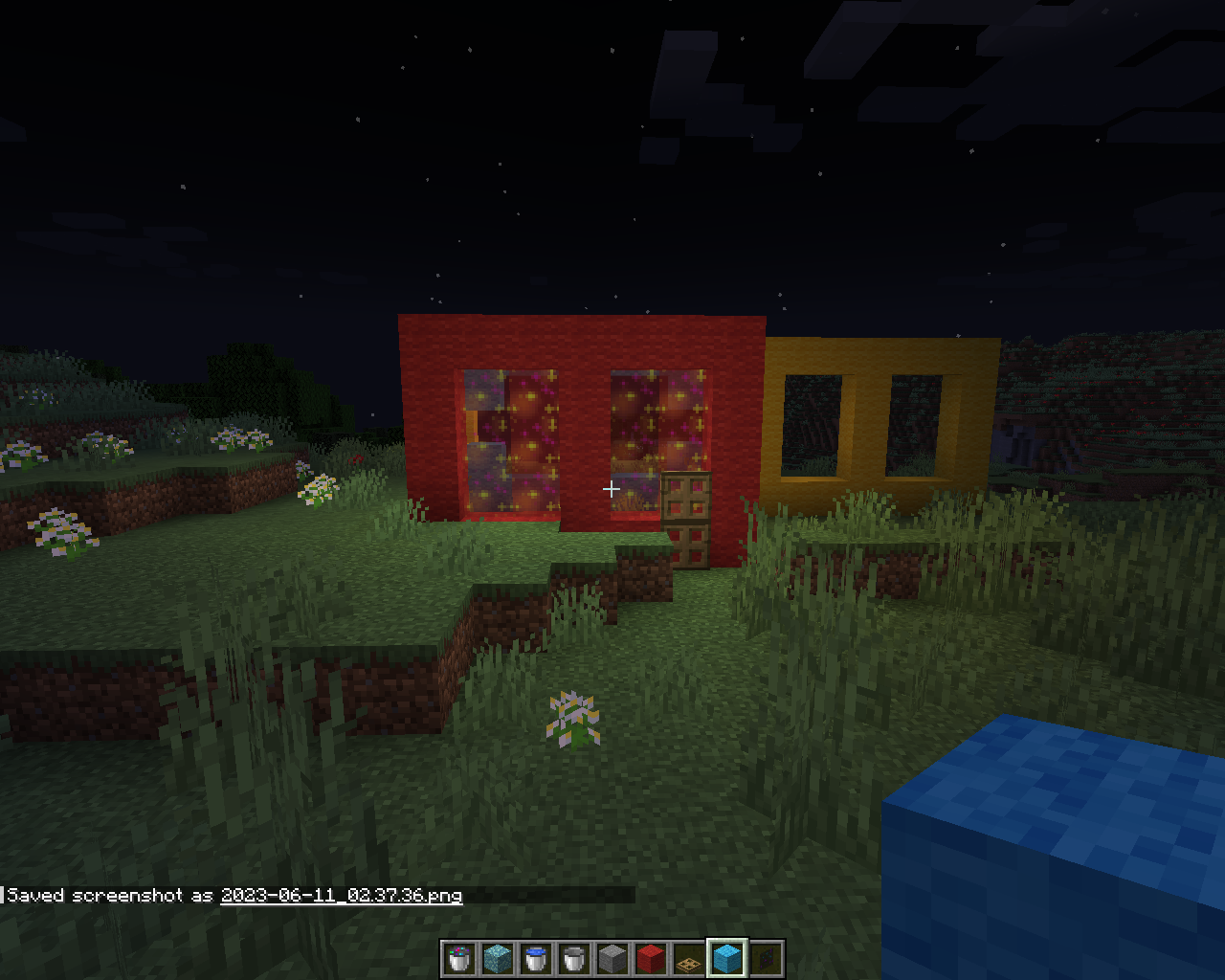Select the stone block in the hotbar
Image resolution: width=1225 pixels, height=980 pixels.
coord(612,959)
